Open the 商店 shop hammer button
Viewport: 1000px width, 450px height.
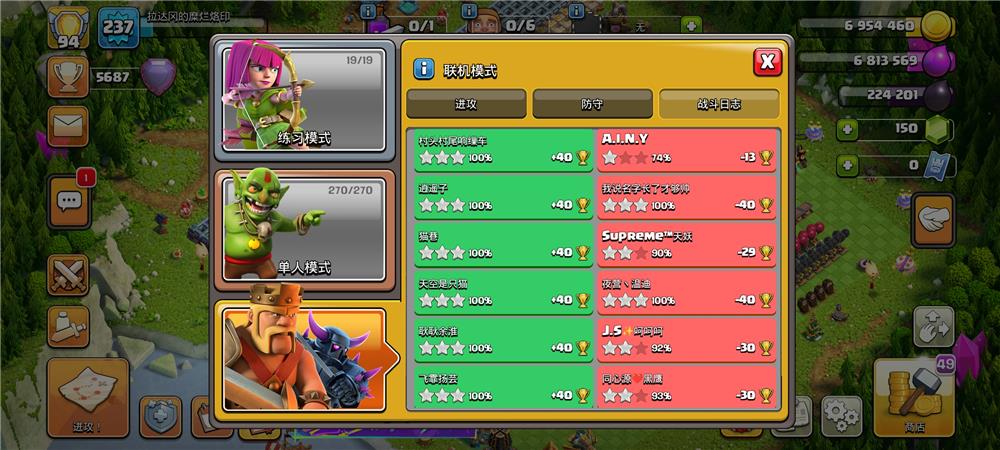pyautogui.click(x=914, y=397)
